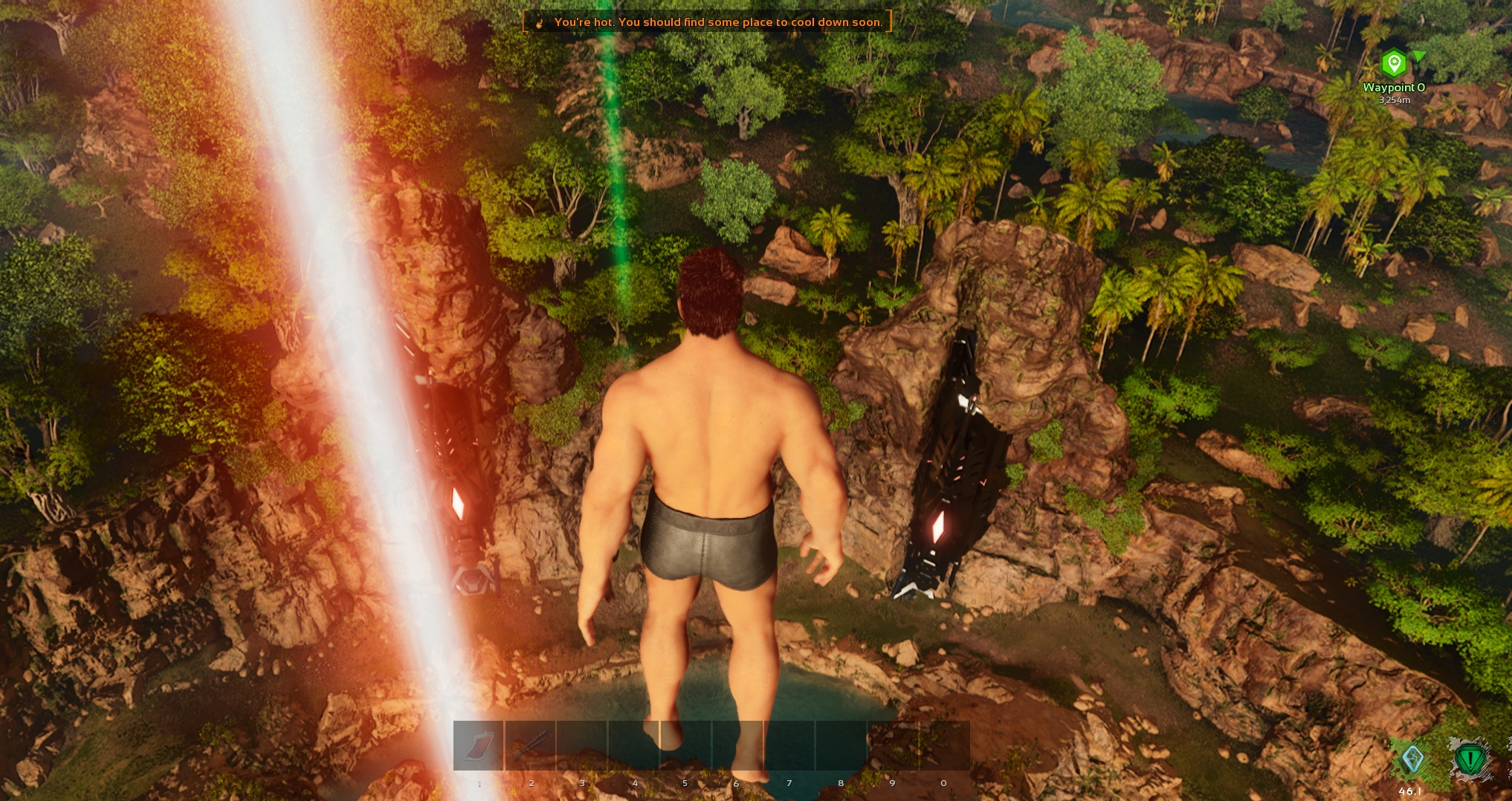
Task: Click the green Waypoint 0 marker
Action: click(x=1394, y=64)
